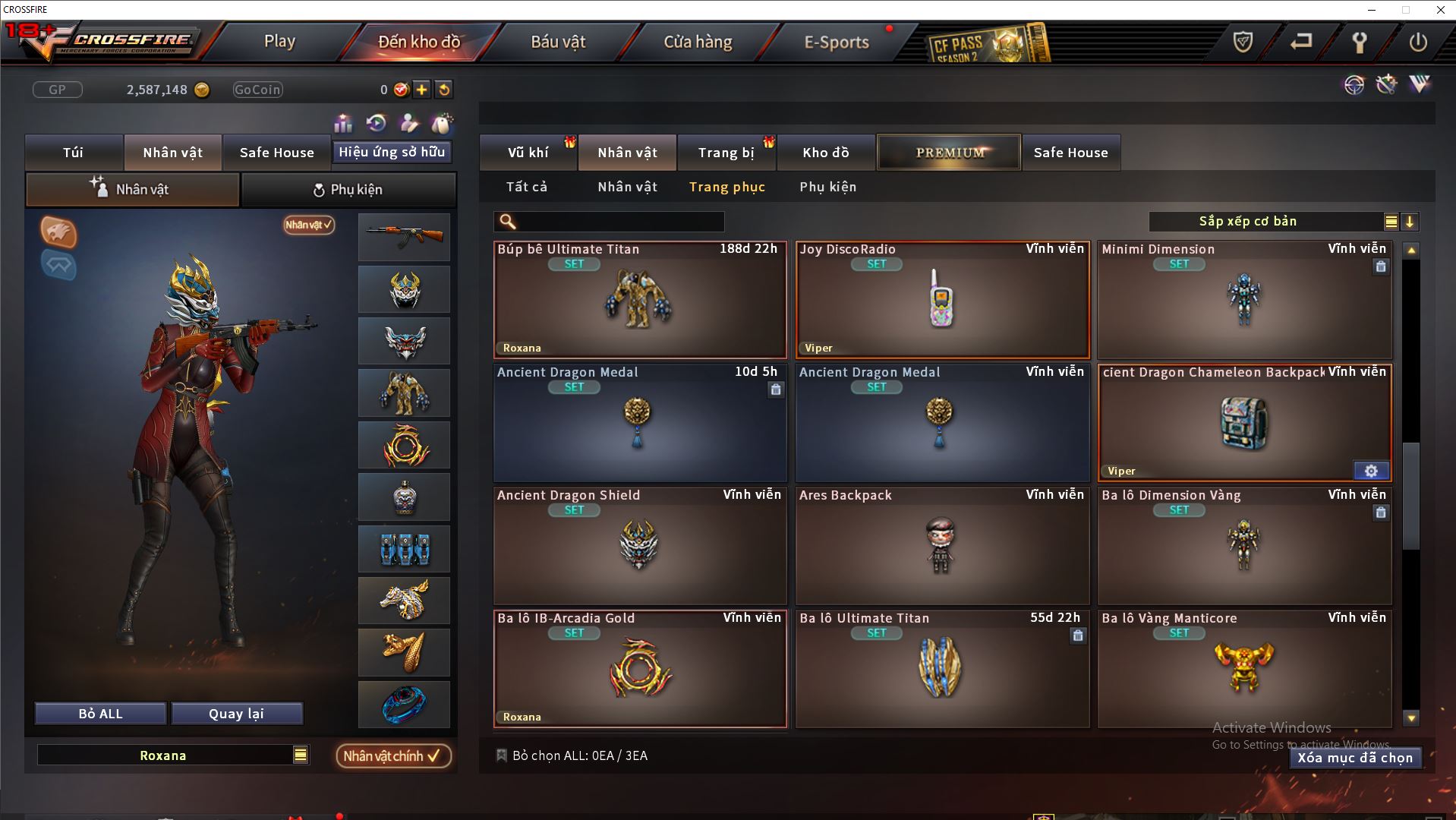Viewport: 1456px width, 820px height.
Task: Open the PREMIUM tab
Action: [x=949, y=153]
